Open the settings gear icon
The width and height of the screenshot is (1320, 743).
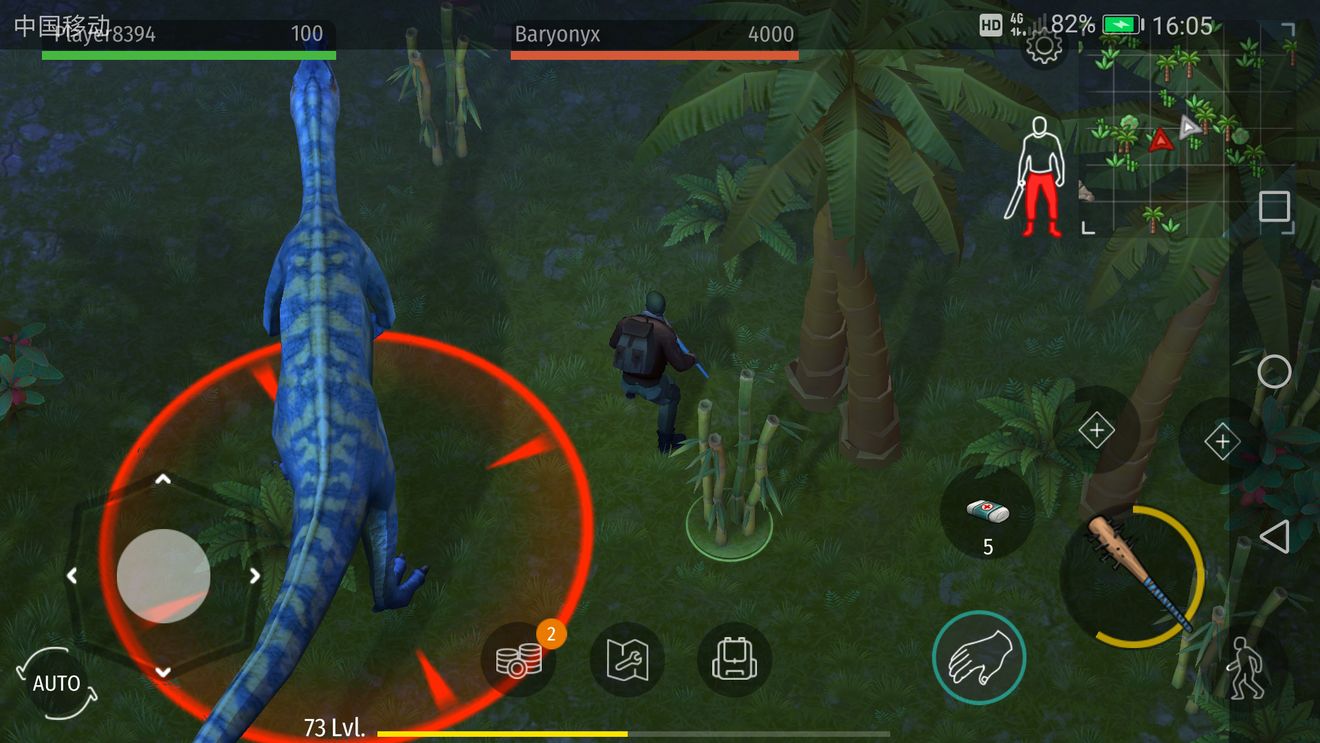tap(1044, 44)
